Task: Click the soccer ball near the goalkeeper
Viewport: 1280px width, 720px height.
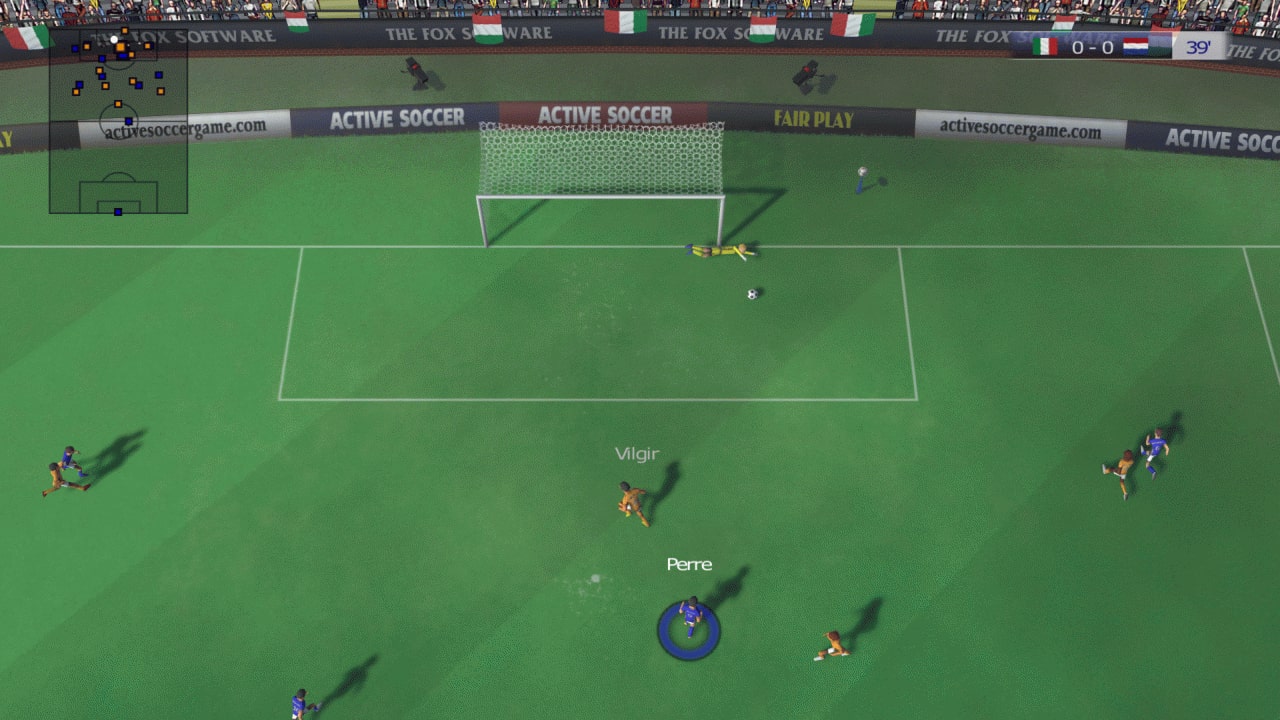Action: tap(751, 293)
